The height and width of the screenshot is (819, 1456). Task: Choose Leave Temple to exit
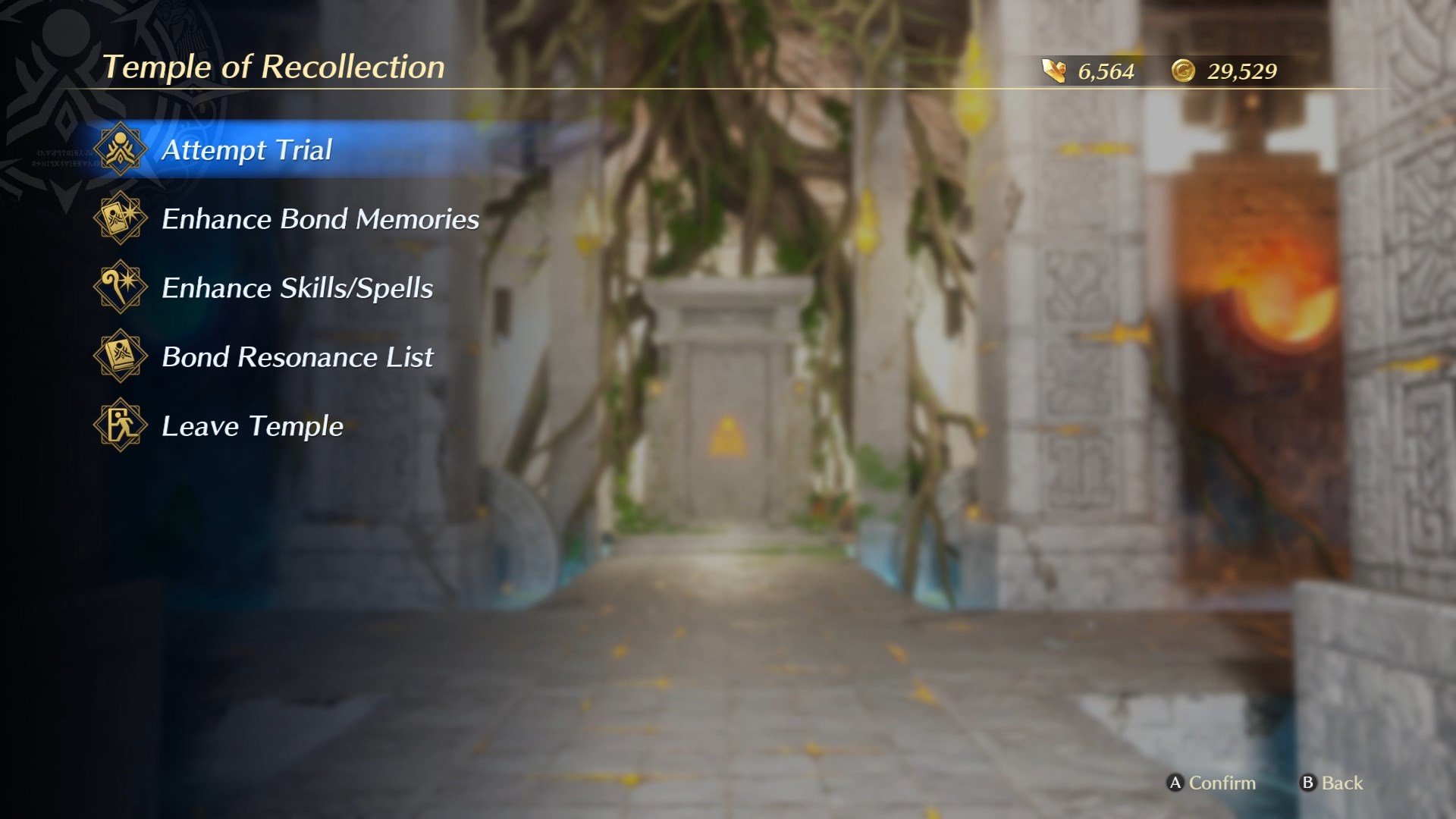[x=253, y=426]
